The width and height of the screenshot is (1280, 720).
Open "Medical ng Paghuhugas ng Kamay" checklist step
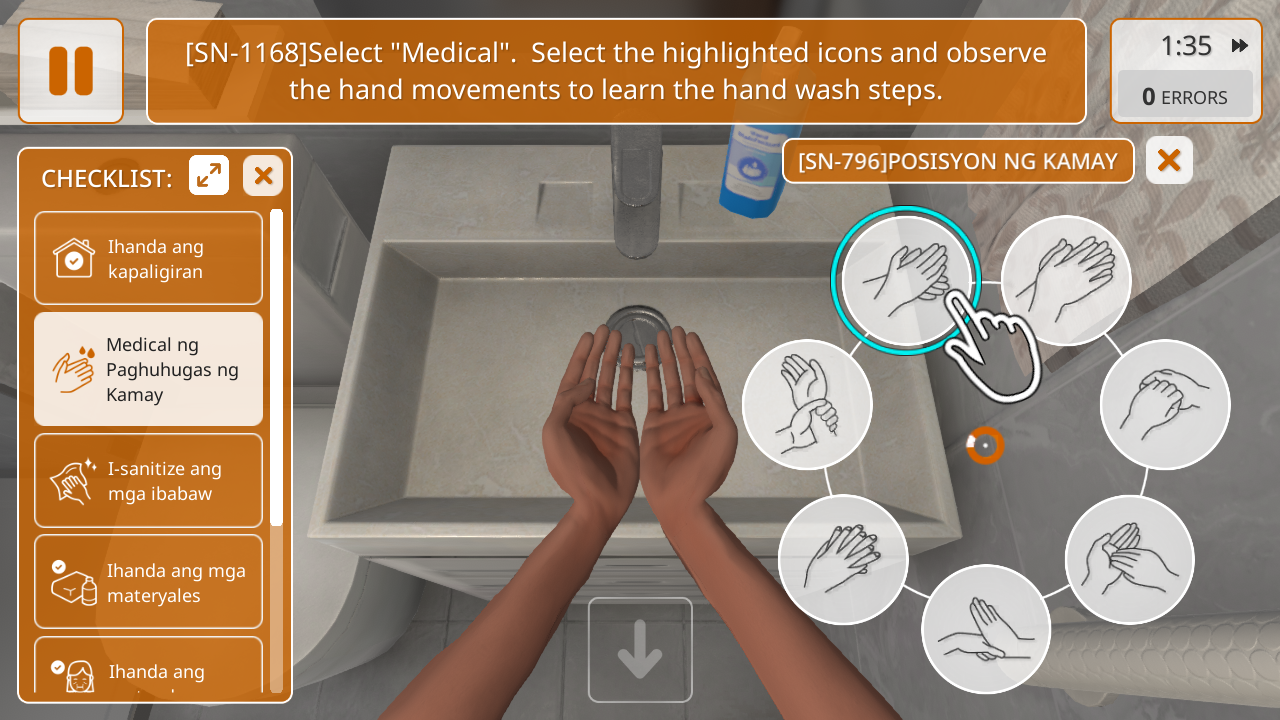click(x=148, y=369)
